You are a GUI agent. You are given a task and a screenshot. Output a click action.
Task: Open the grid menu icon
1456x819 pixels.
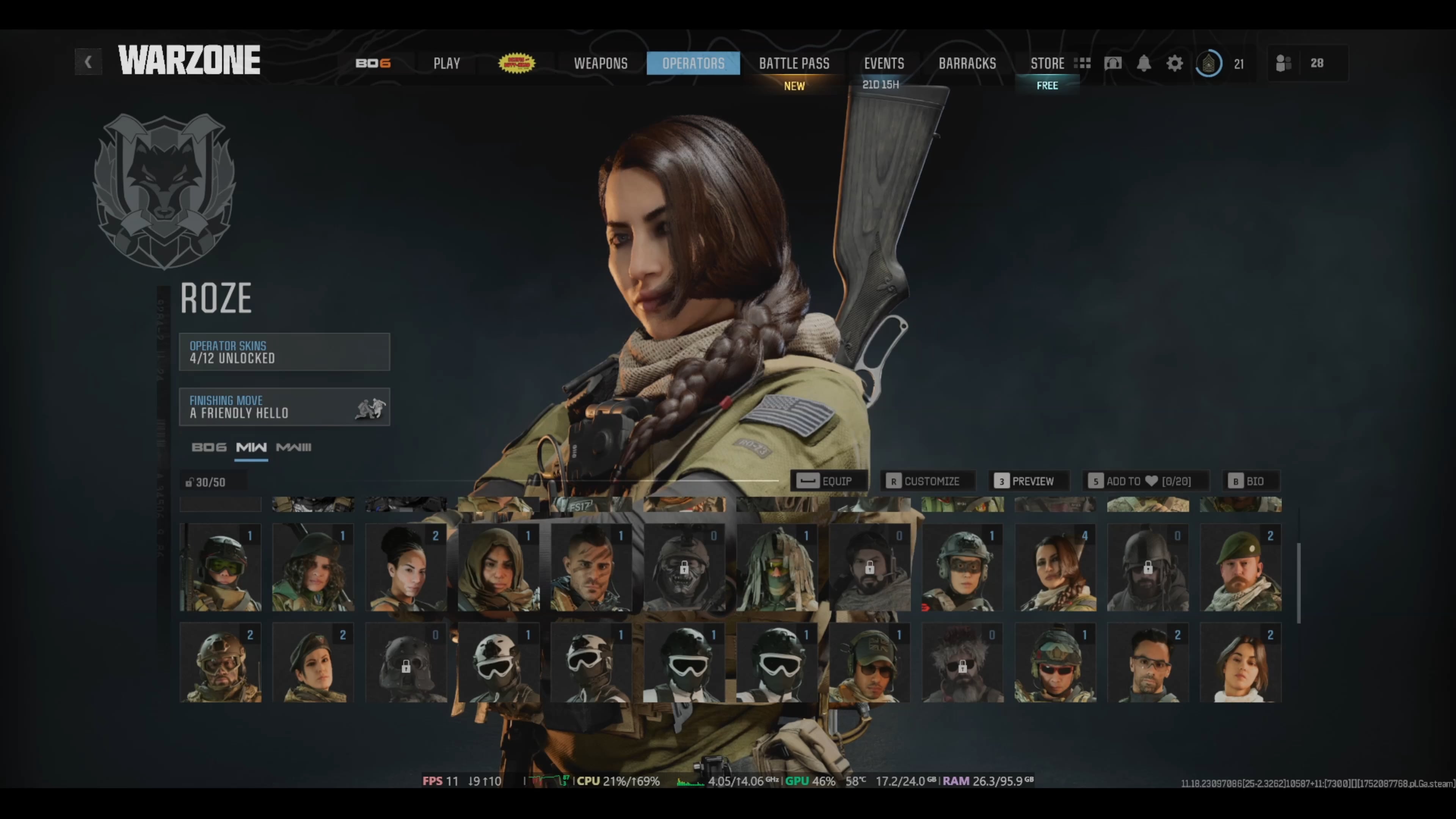[x=1083, y=63]
